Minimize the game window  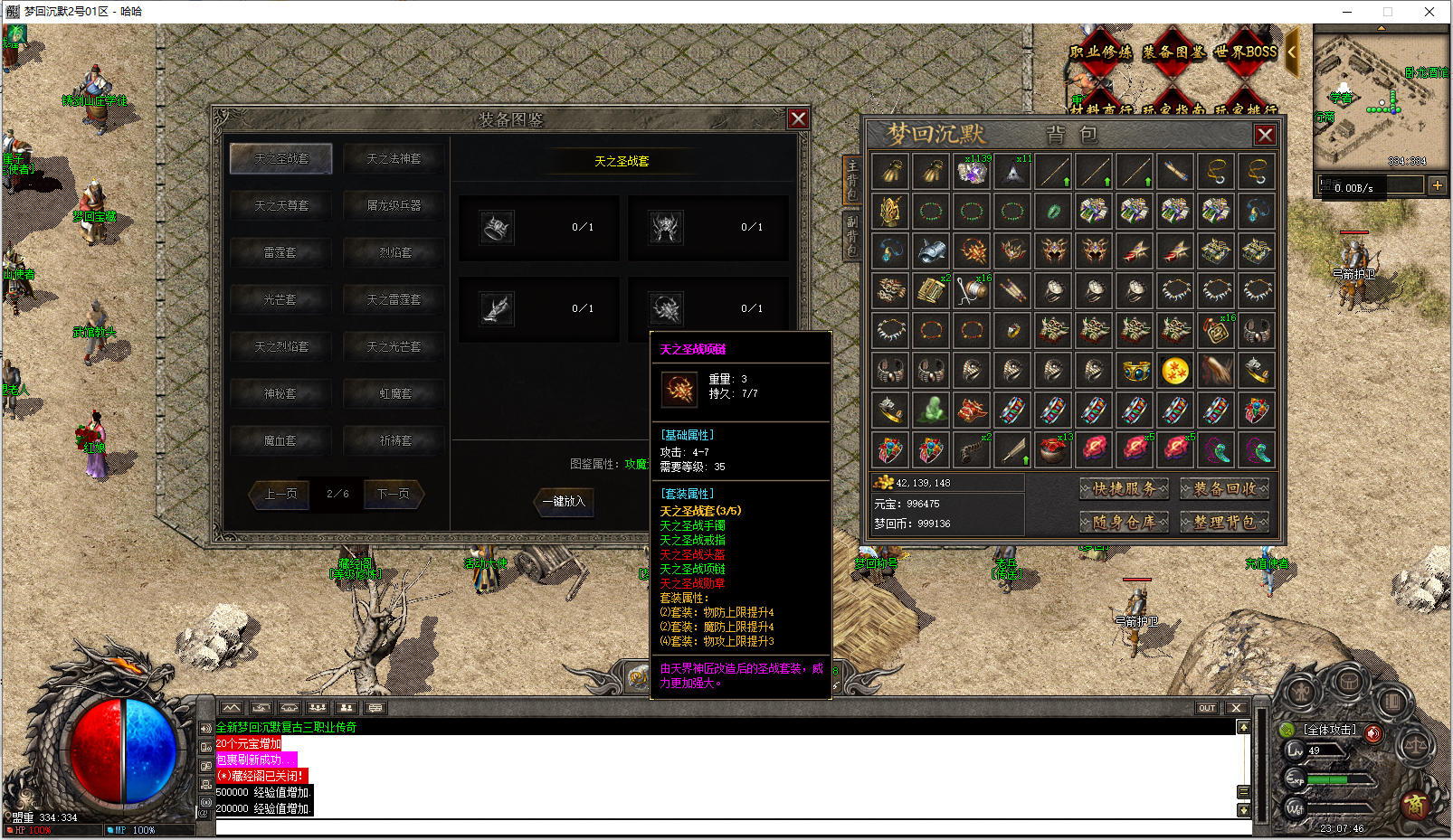click(x=1347, y=12)
